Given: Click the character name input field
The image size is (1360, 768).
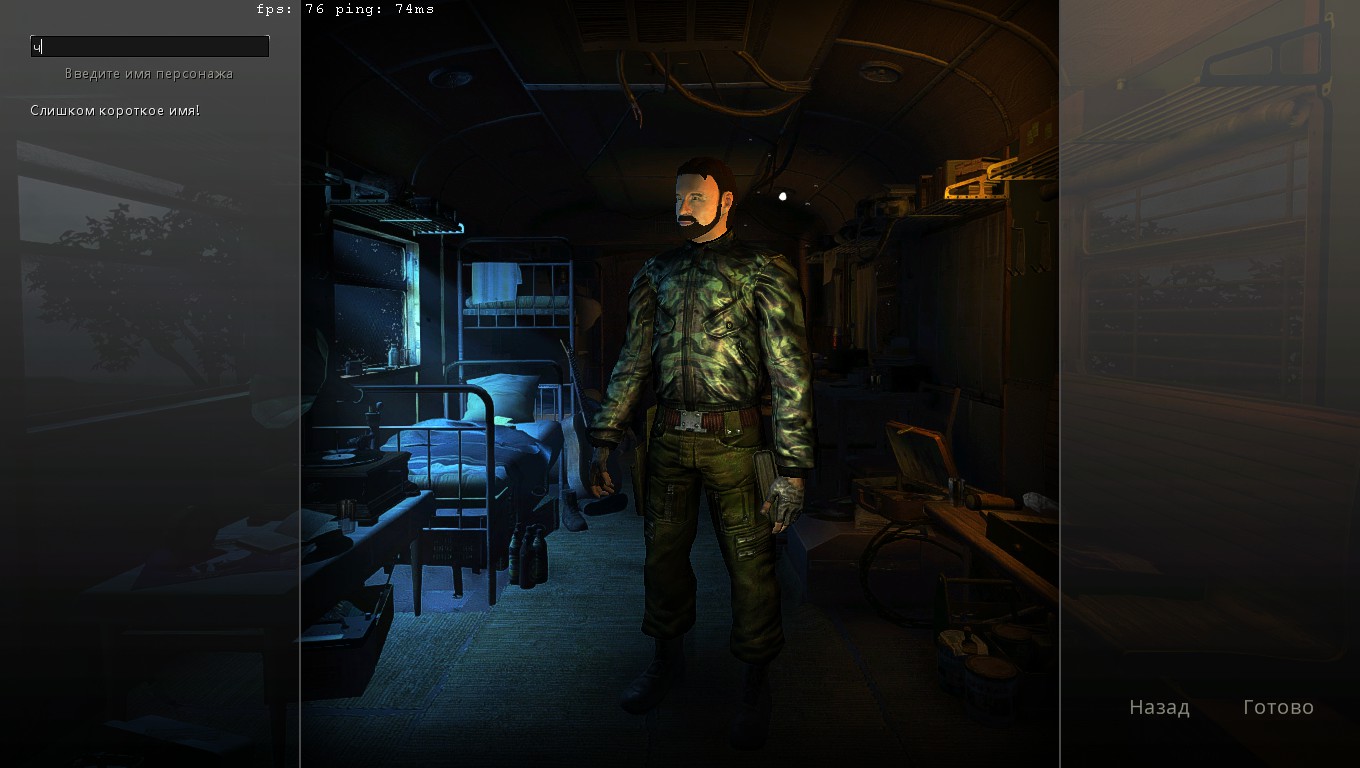Looking at the screenshot, I should point(149,46).
